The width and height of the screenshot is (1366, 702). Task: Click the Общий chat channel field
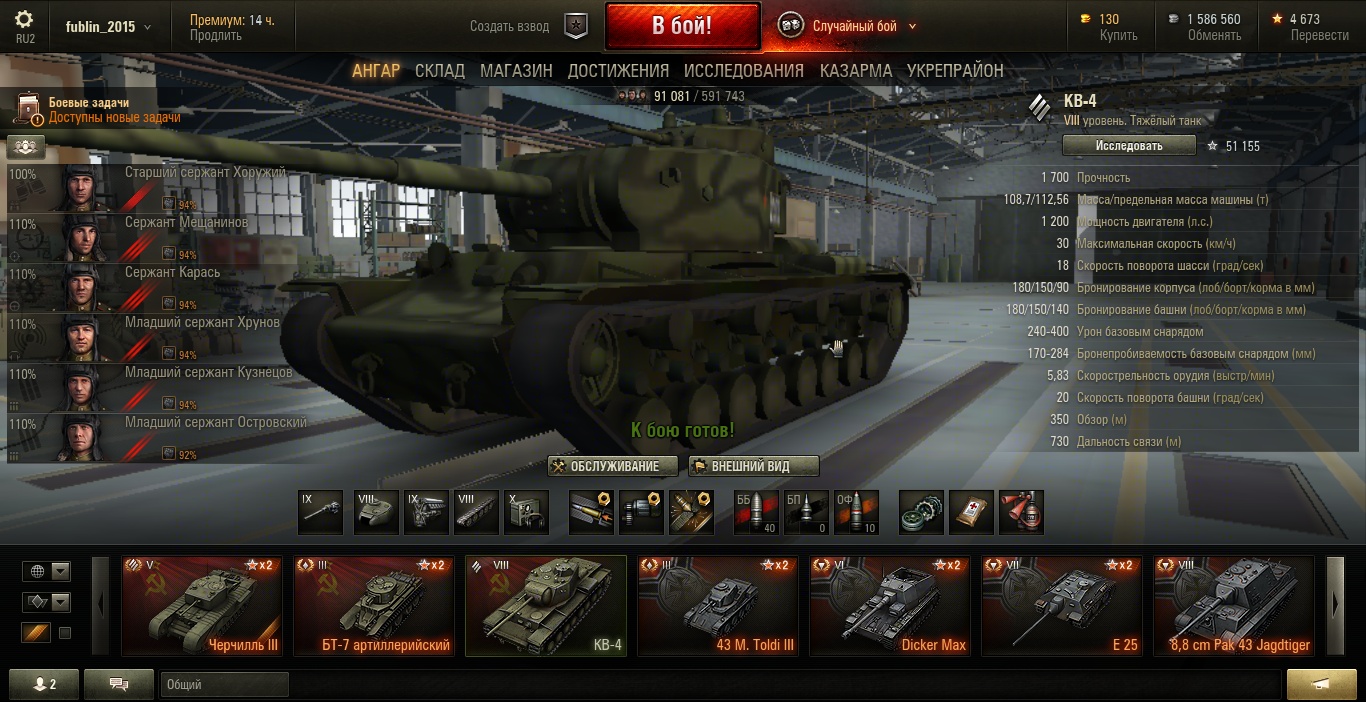(223, 685)
